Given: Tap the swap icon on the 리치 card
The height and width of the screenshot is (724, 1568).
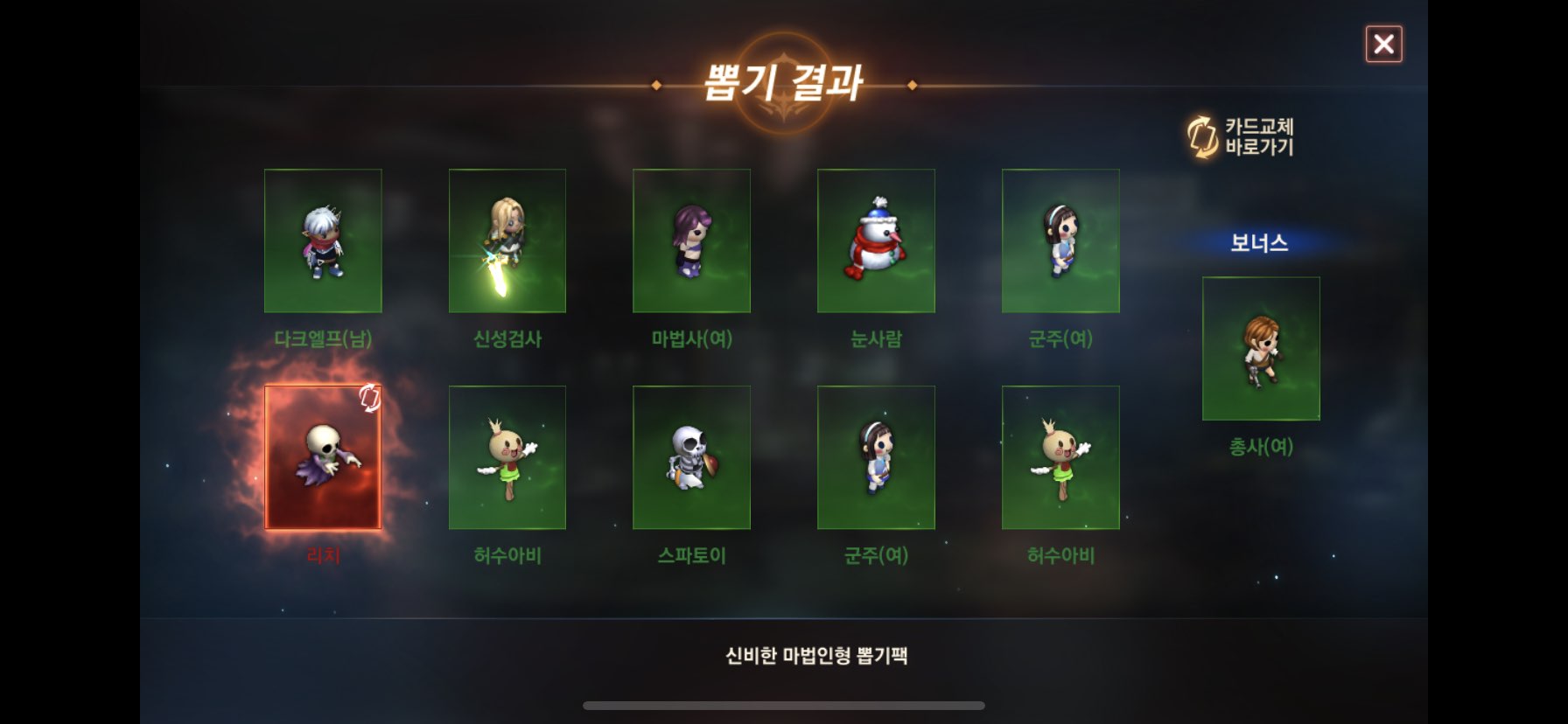Looking at the screenshot, I should 369,399.
